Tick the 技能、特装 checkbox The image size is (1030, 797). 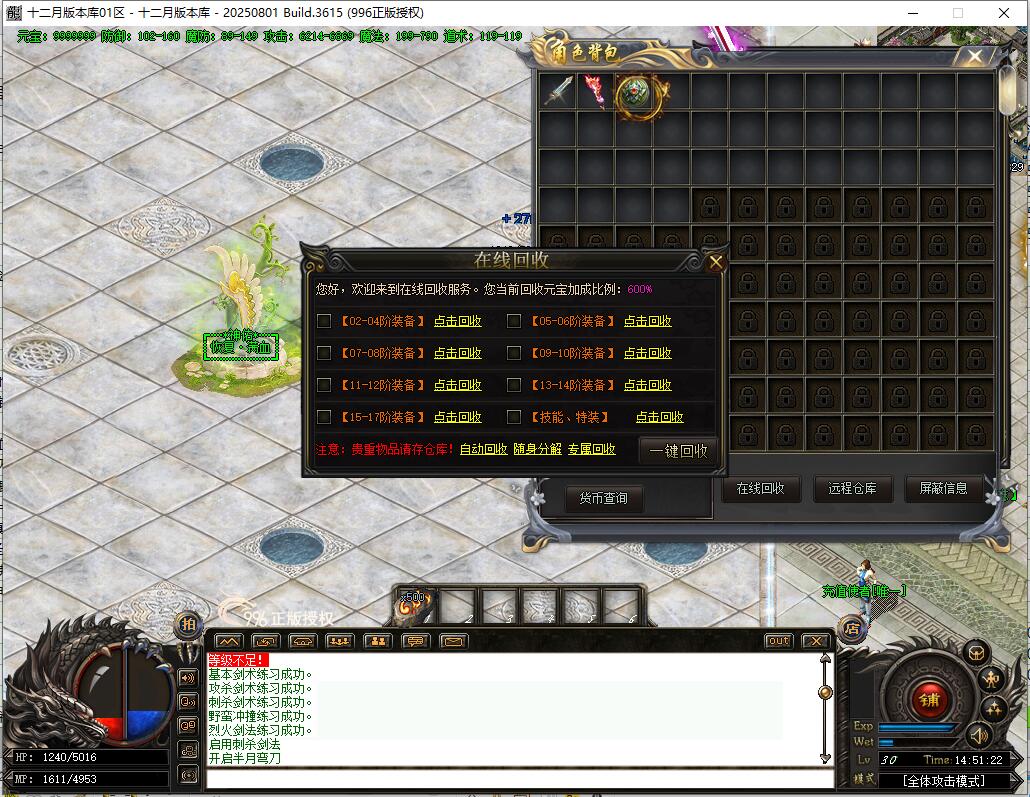(x=514, y=417)
